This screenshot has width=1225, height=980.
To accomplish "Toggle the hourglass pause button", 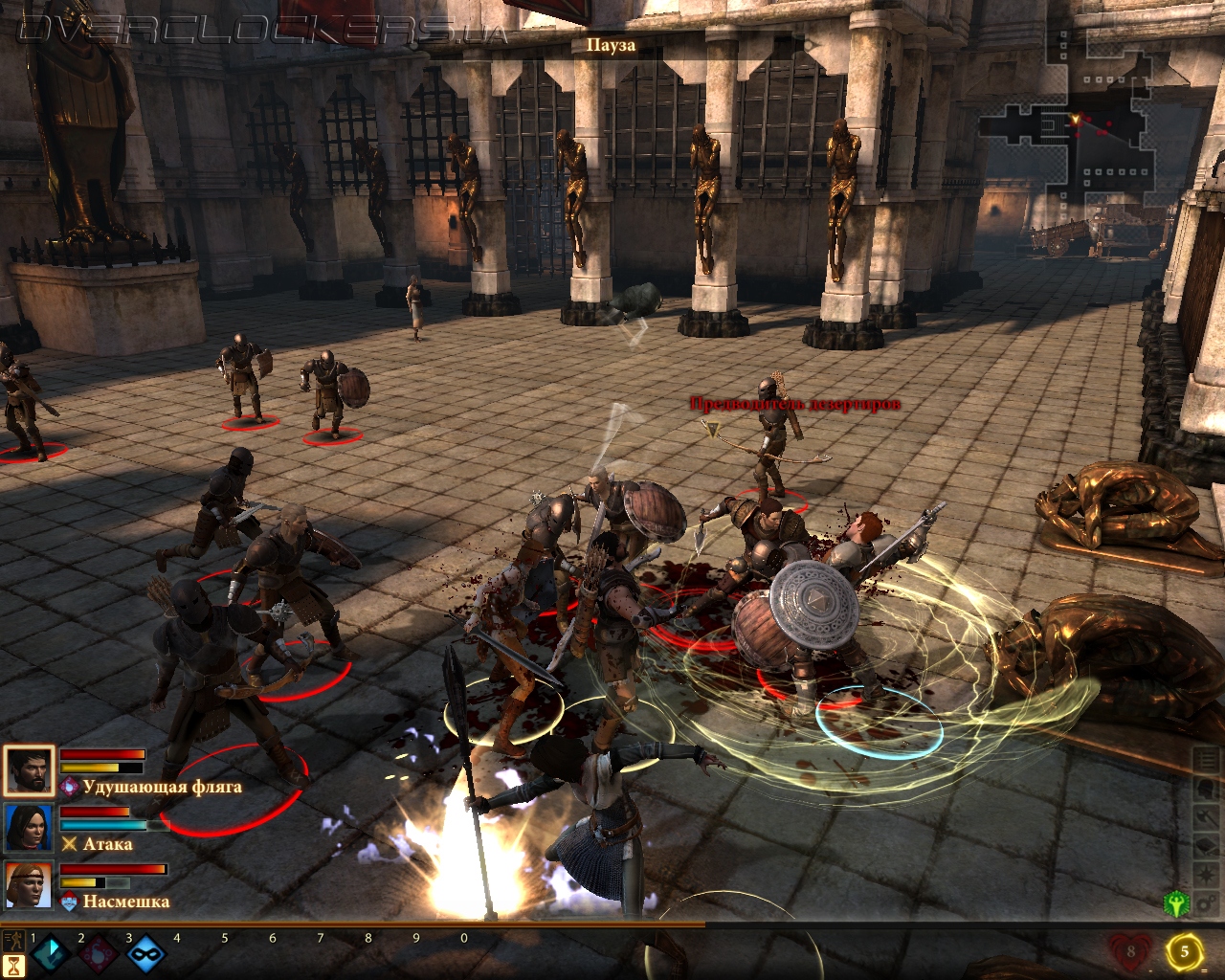I will tap(14, 967).
